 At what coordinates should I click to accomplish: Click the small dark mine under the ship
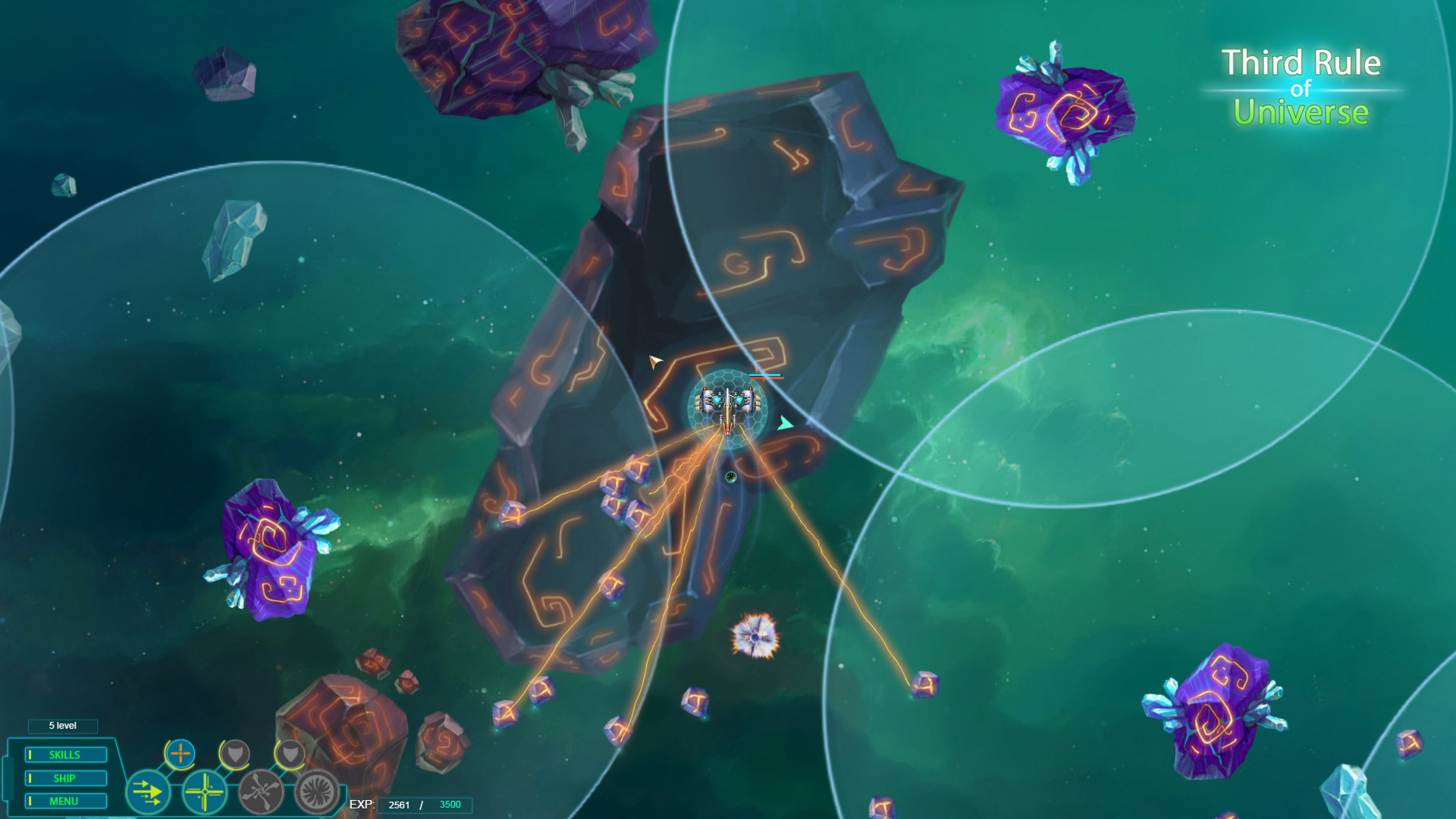click(730, 476)
